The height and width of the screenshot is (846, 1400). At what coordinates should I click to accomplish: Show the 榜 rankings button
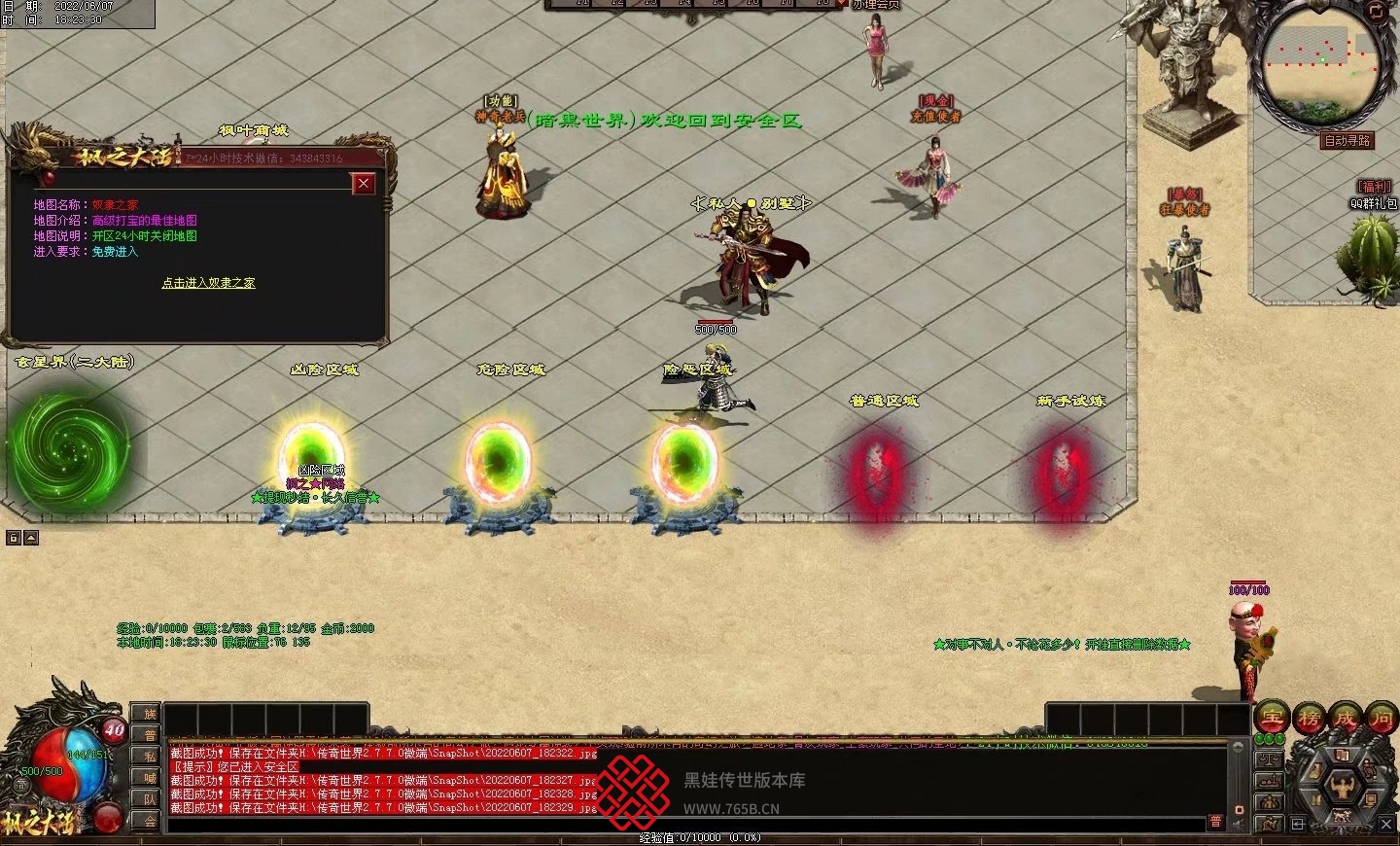pyautogui.click(x=1309, y=719)
